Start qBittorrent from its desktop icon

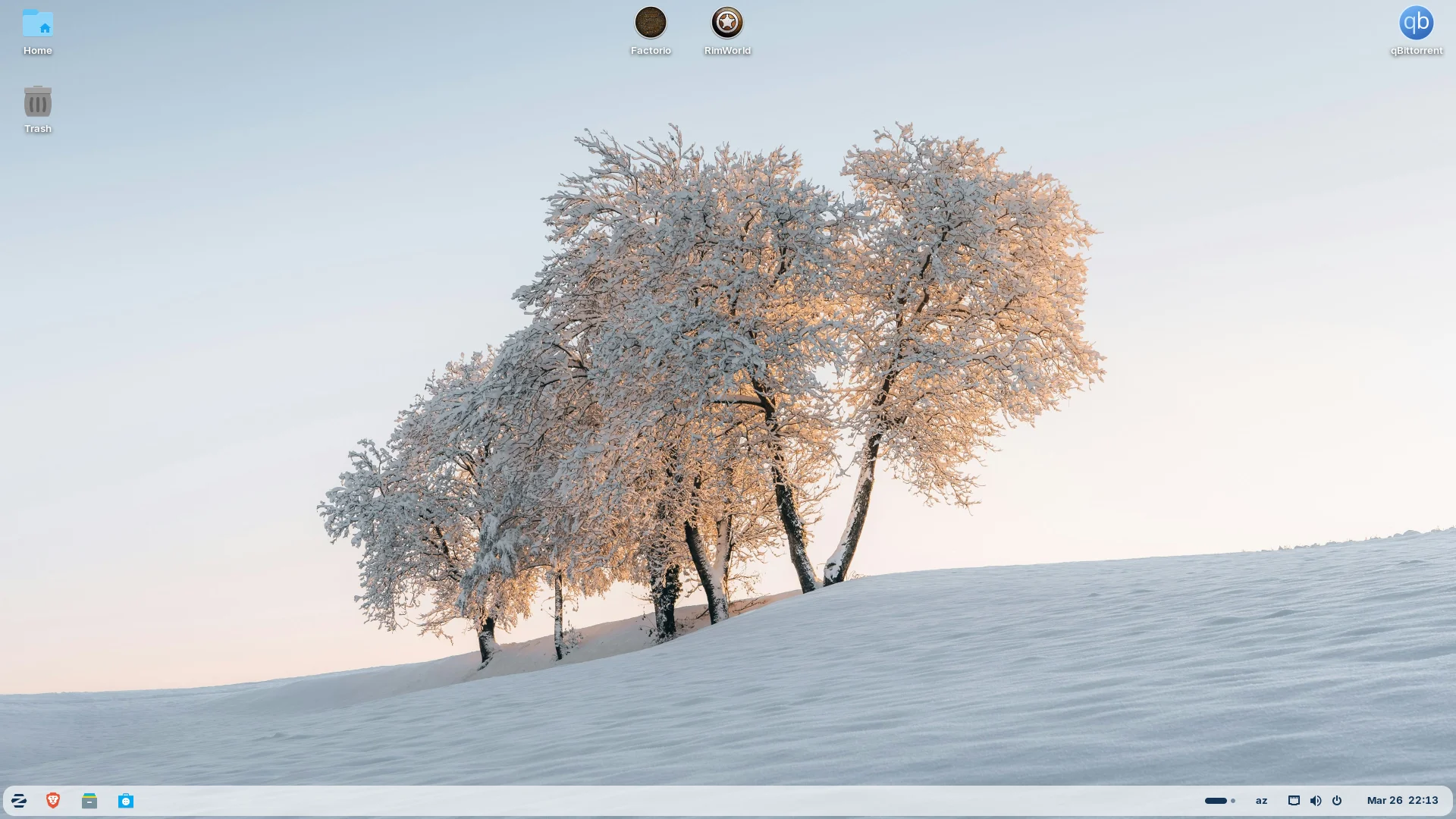[x=1415, y=23]
